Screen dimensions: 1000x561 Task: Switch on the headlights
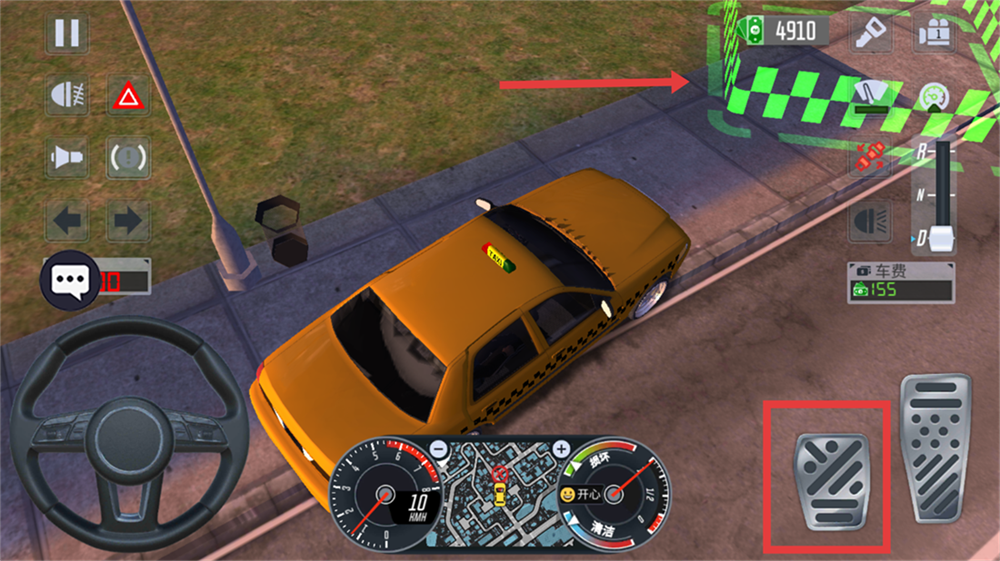[870, 220]
